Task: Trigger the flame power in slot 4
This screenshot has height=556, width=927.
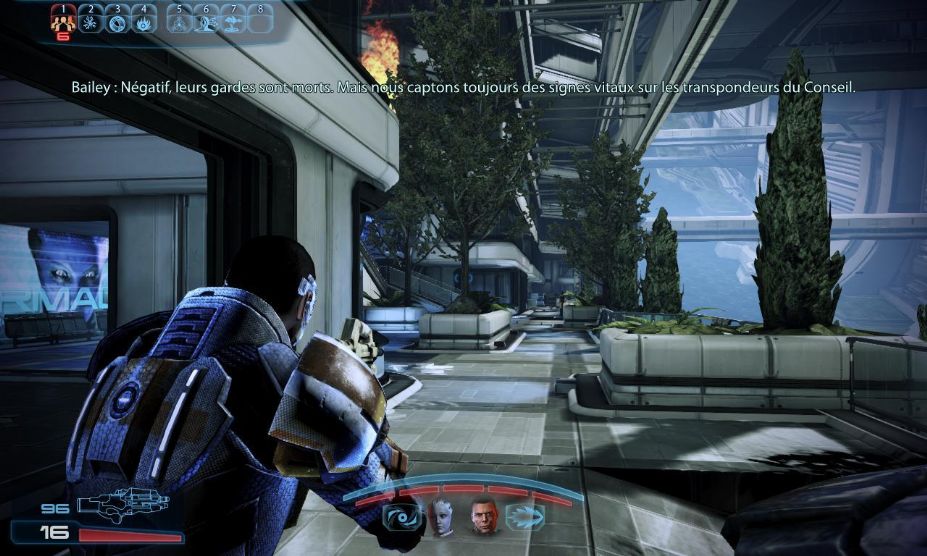Action: pos(144,21)
